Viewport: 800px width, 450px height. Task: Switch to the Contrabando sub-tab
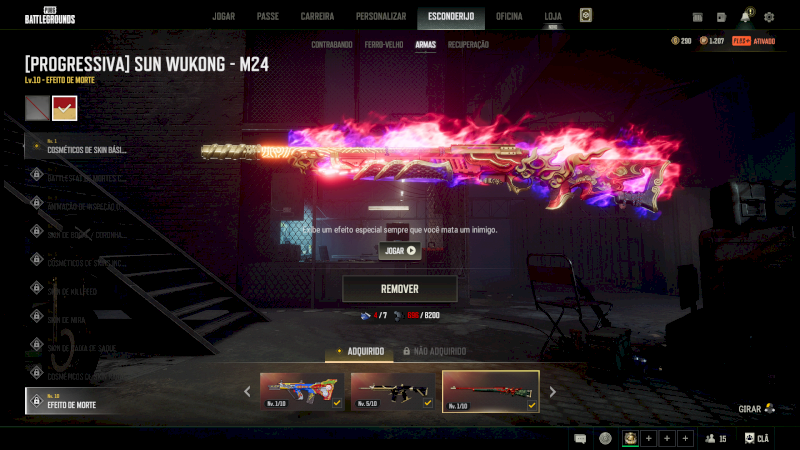click(331, 45)
